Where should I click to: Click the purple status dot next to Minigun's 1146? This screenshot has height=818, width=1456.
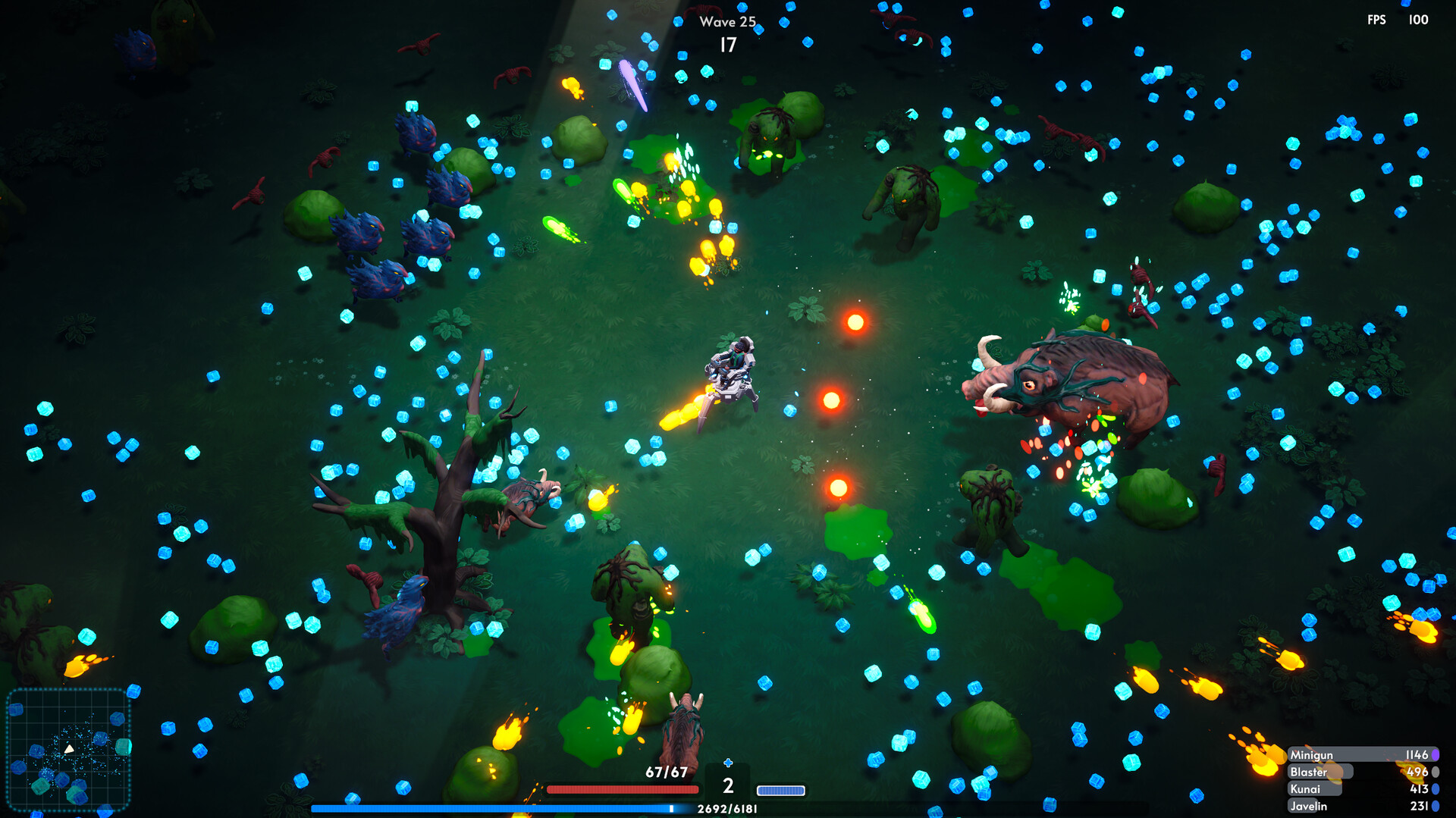tap(1434, 755)
